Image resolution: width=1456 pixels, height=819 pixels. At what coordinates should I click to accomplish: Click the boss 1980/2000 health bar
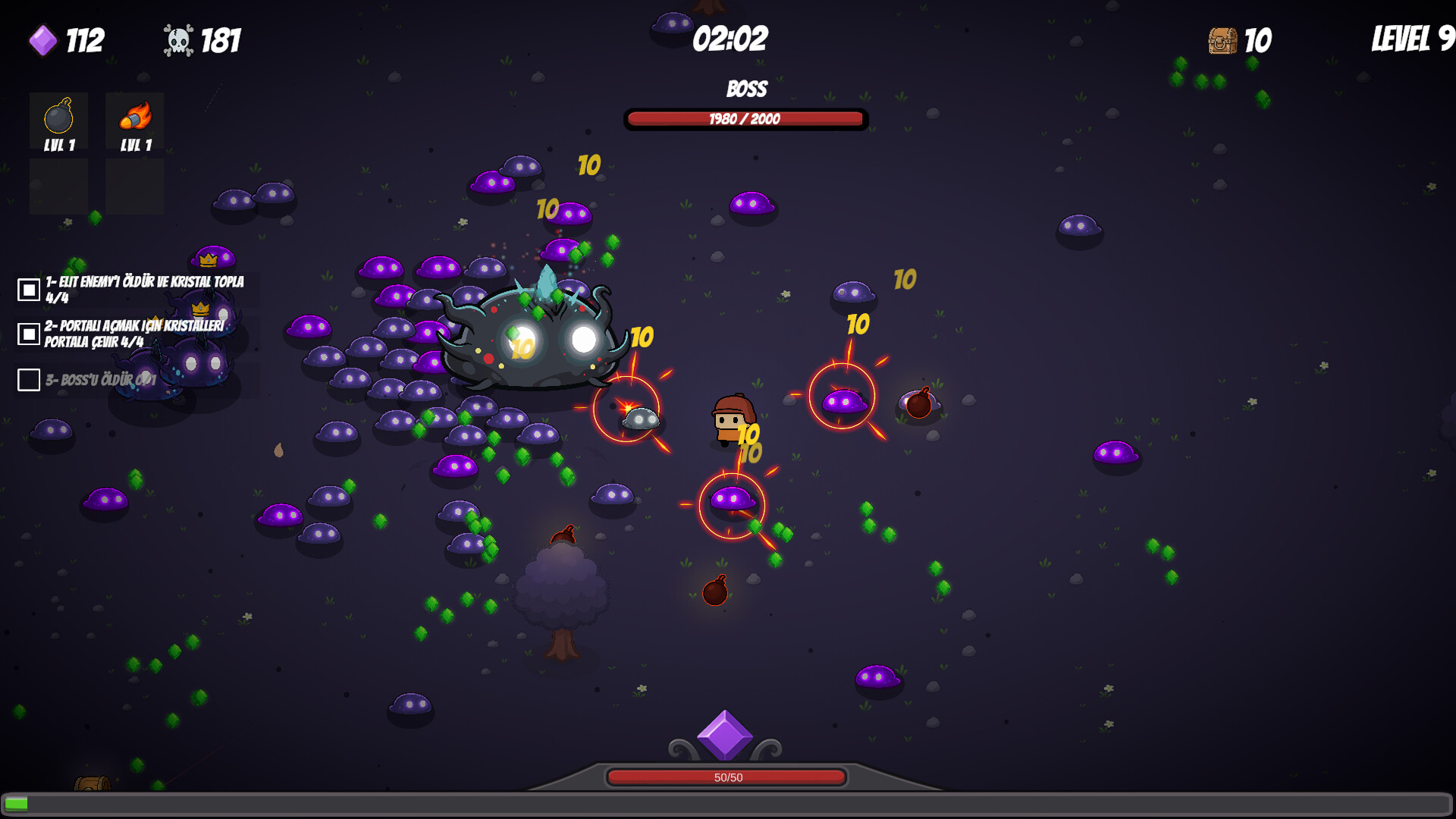point(745,119)
